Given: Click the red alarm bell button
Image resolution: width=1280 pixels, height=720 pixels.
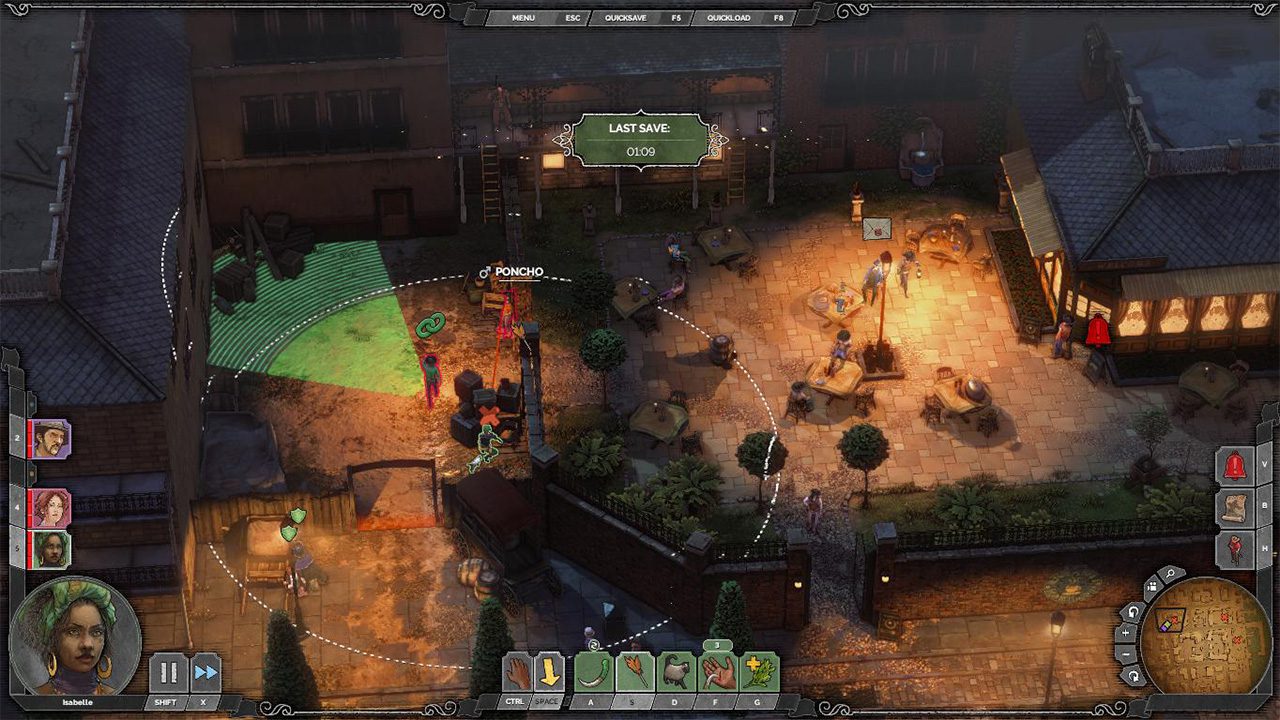Looking at the screenshot, I should (1235, 466).
